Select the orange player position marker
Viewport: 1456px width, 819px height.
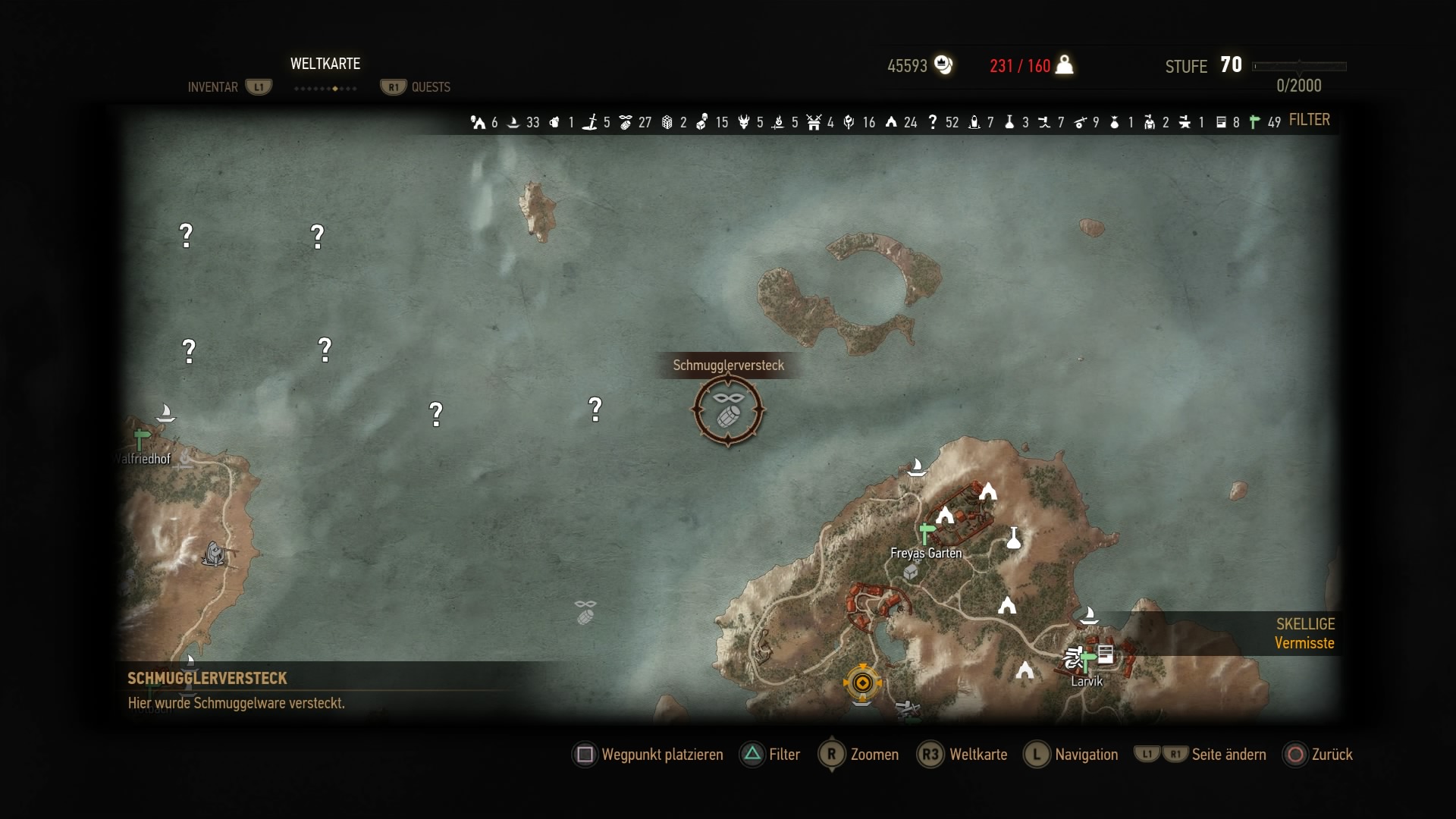coord(862,683)
